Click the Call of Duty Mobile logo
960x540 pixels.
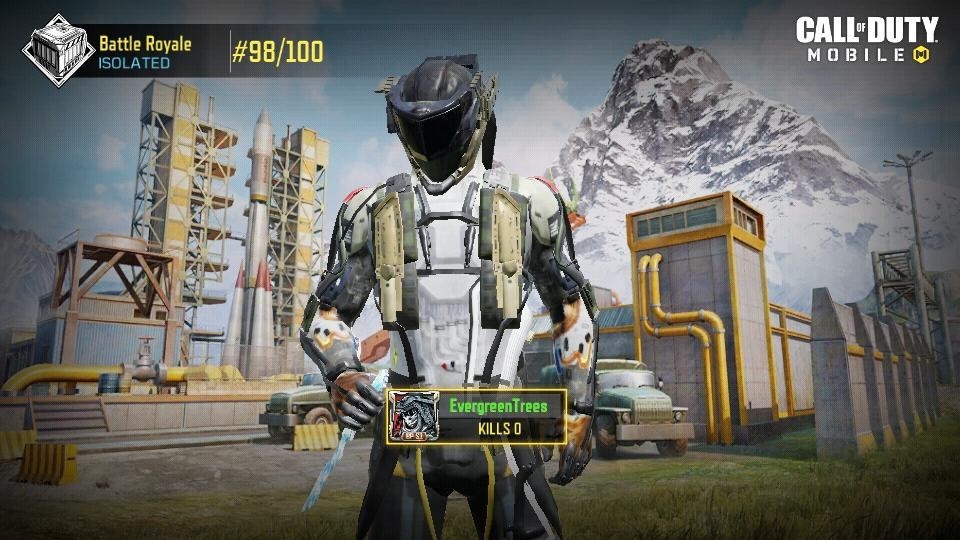(x=866, y=41)
